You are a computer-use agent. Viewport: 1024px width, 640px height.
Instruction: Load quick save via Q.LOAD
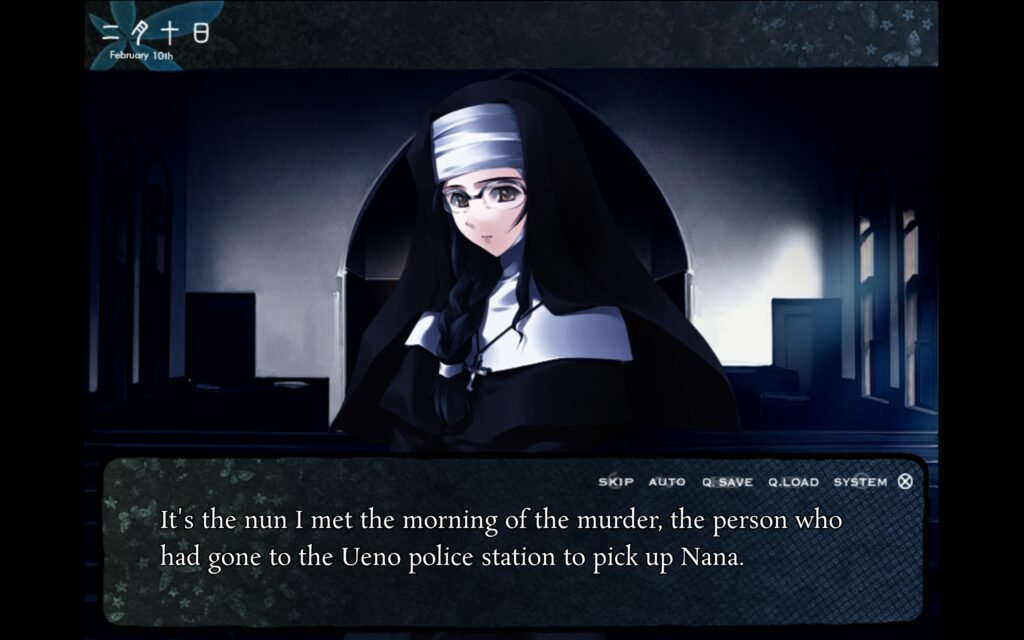click(x=793, y=482)
